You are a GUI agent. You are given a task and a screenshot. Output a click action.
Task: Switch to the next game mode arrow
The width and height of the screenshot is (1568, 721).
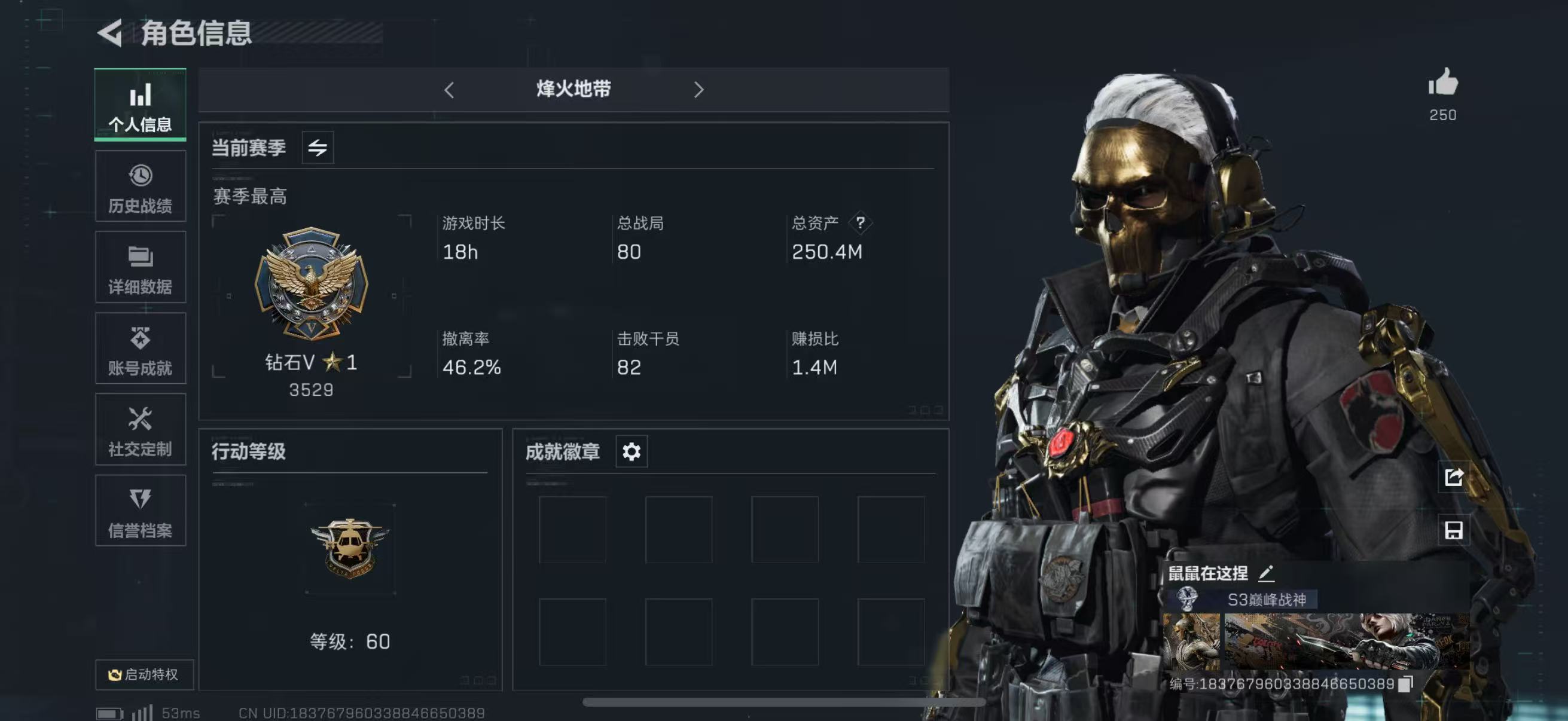pos(698,90)
